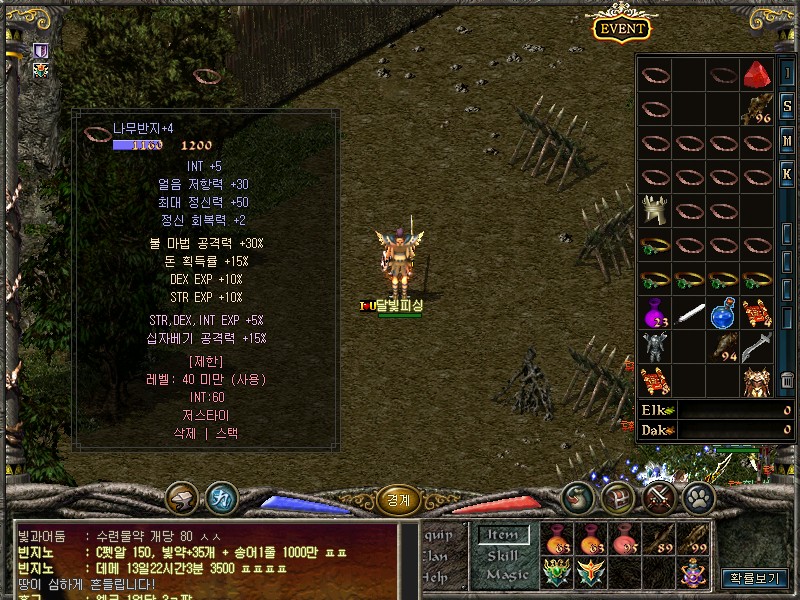
Task: Open the treasure chest menu
Action: click(617, 497)
